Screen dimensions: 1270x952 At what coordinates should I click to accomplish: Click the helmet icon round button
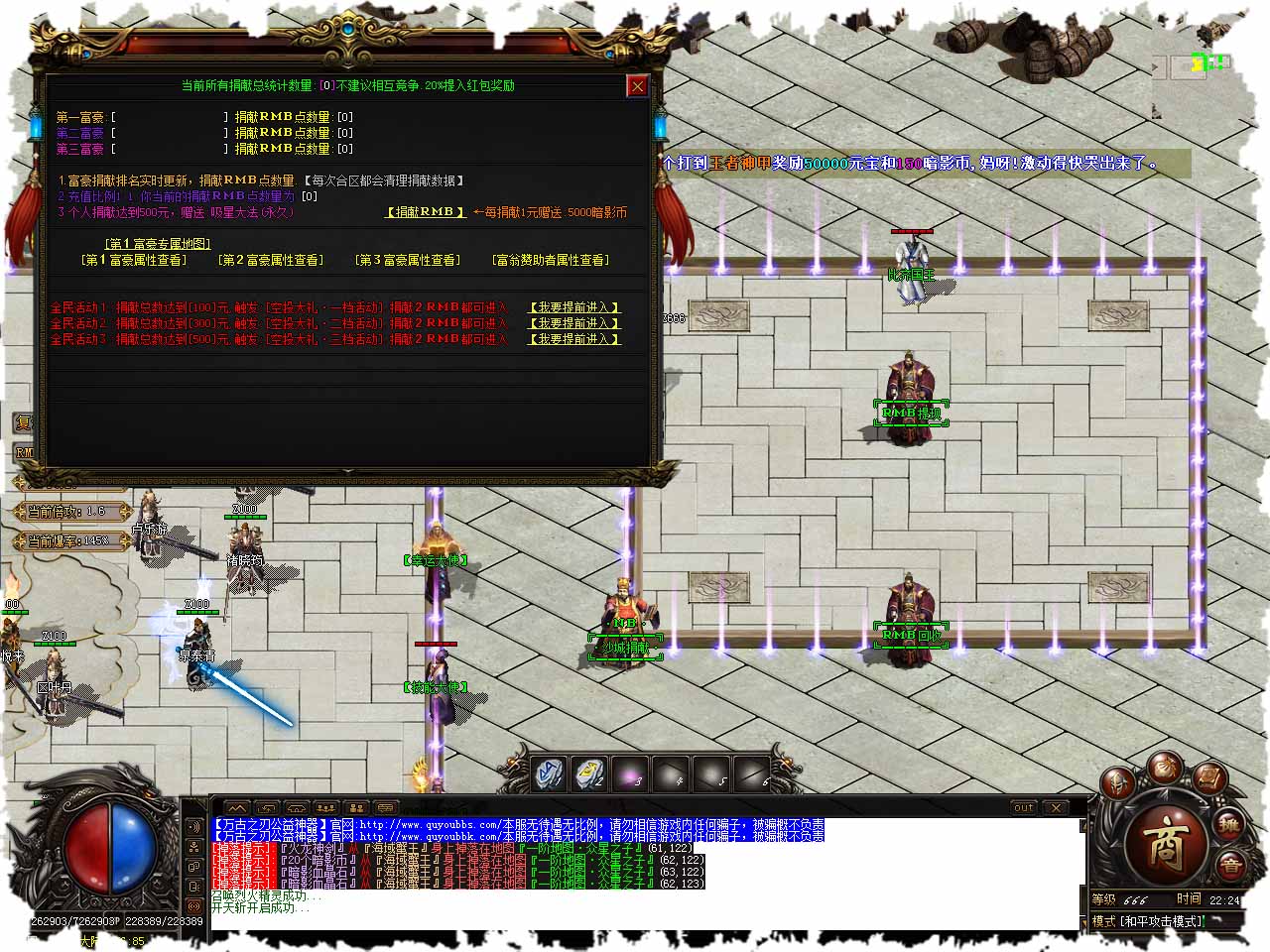(x=1119, y=785)
